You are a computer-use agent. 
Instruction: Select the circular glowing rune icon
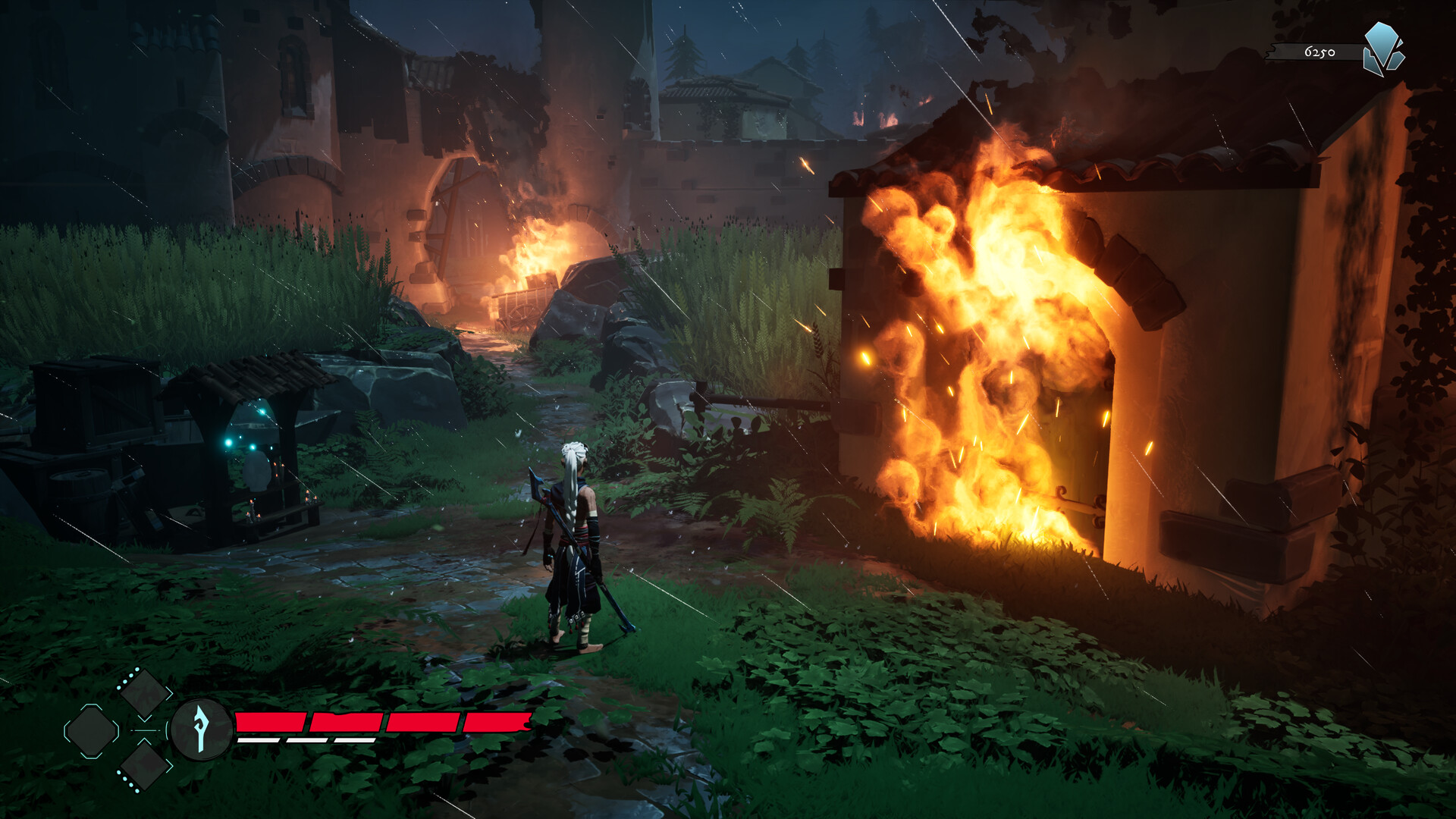click(201, 730)
